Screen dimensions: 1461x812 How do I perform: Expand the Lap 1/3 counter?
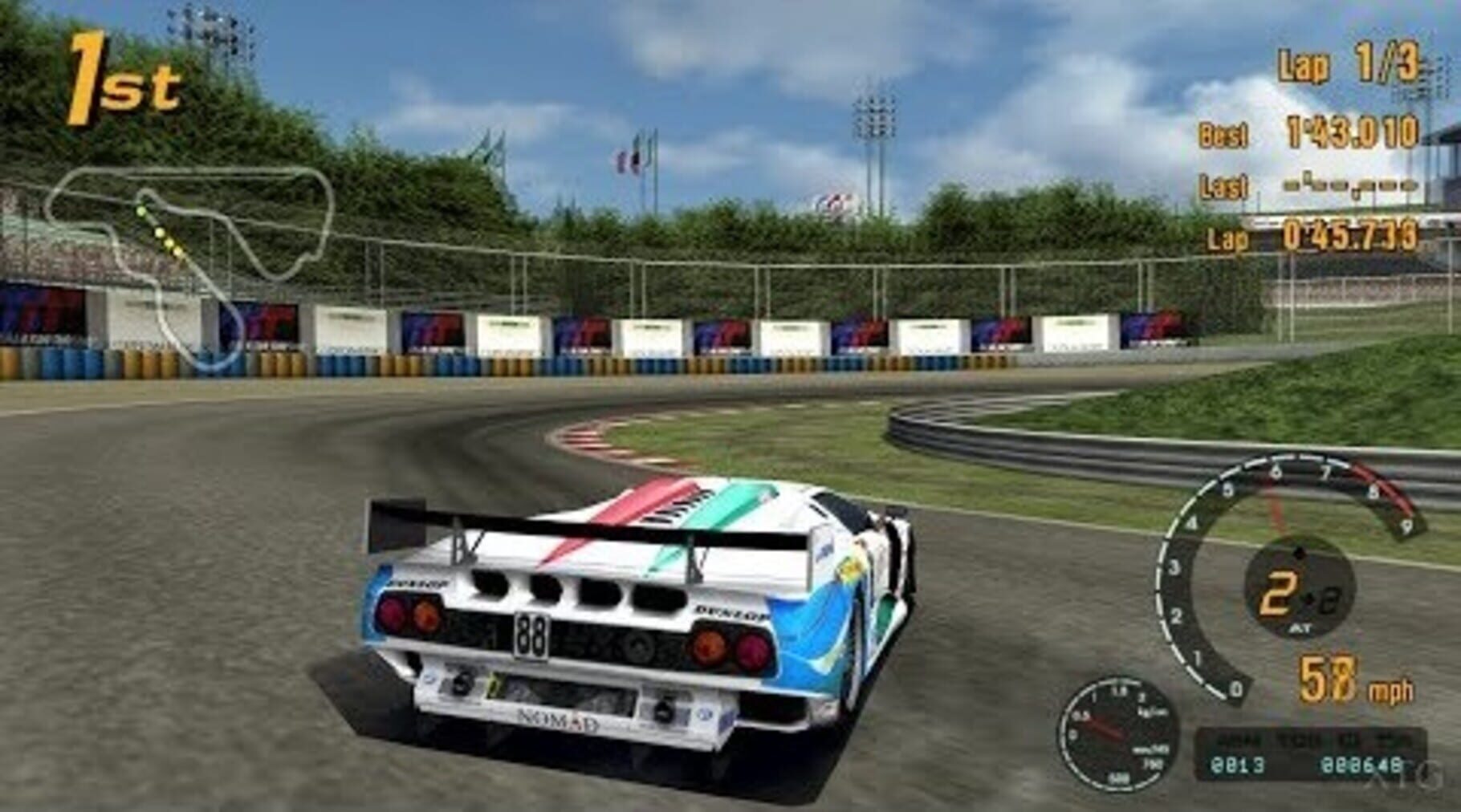(x=1348, y=66)
